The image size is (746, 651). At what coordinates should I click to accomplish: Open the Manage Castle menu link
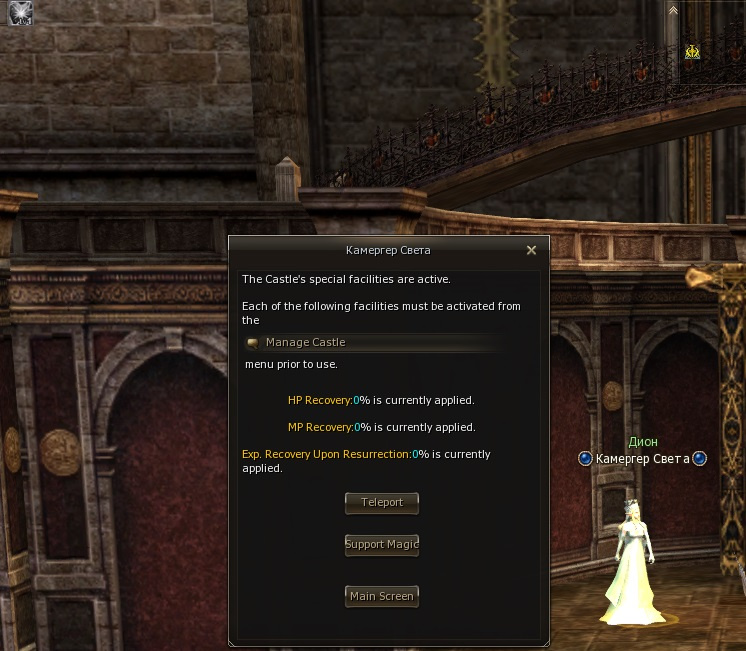[x=305, y=342]
